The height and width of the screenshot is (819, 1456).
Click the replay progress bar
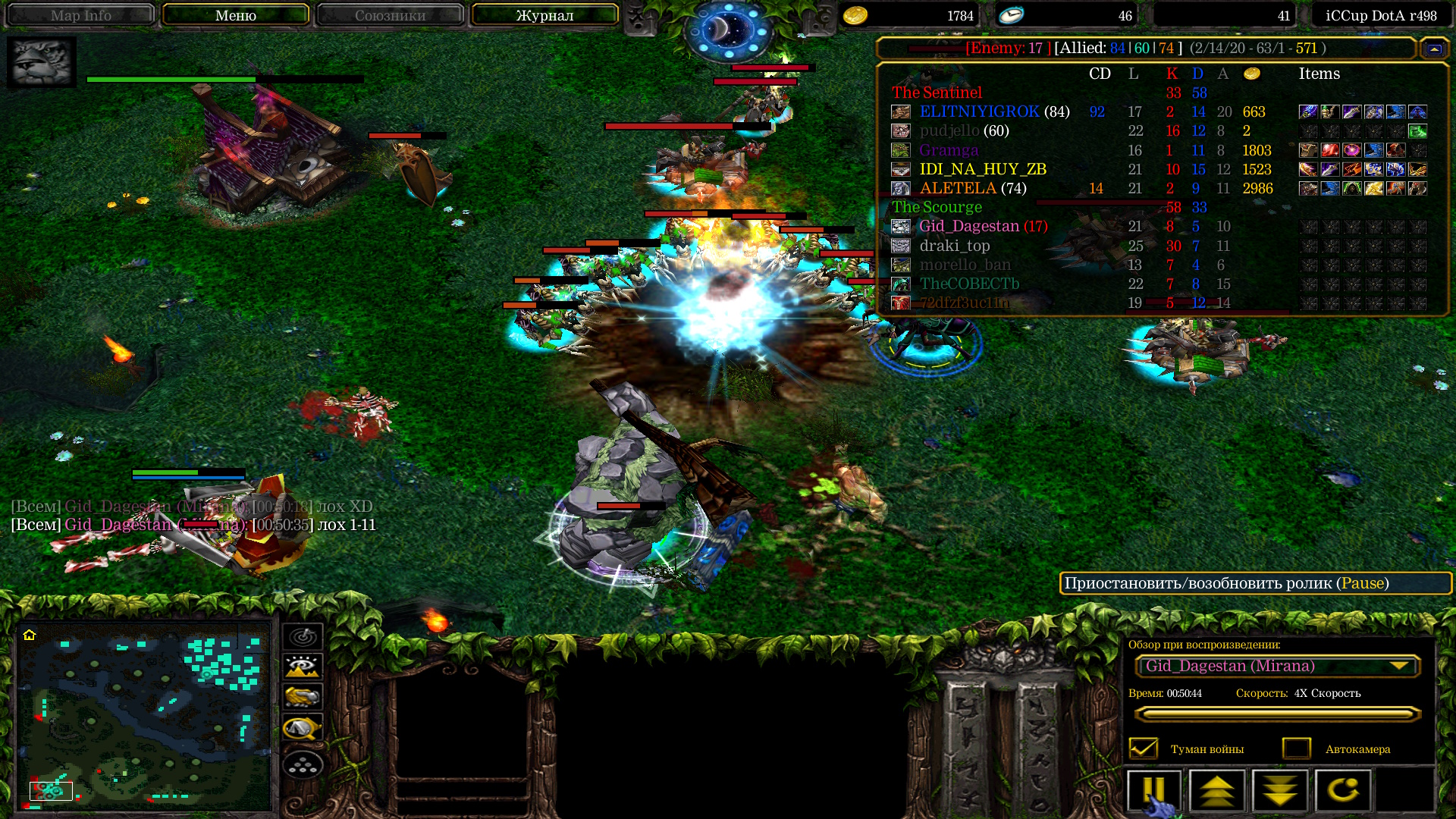(x=1278, y=714)
